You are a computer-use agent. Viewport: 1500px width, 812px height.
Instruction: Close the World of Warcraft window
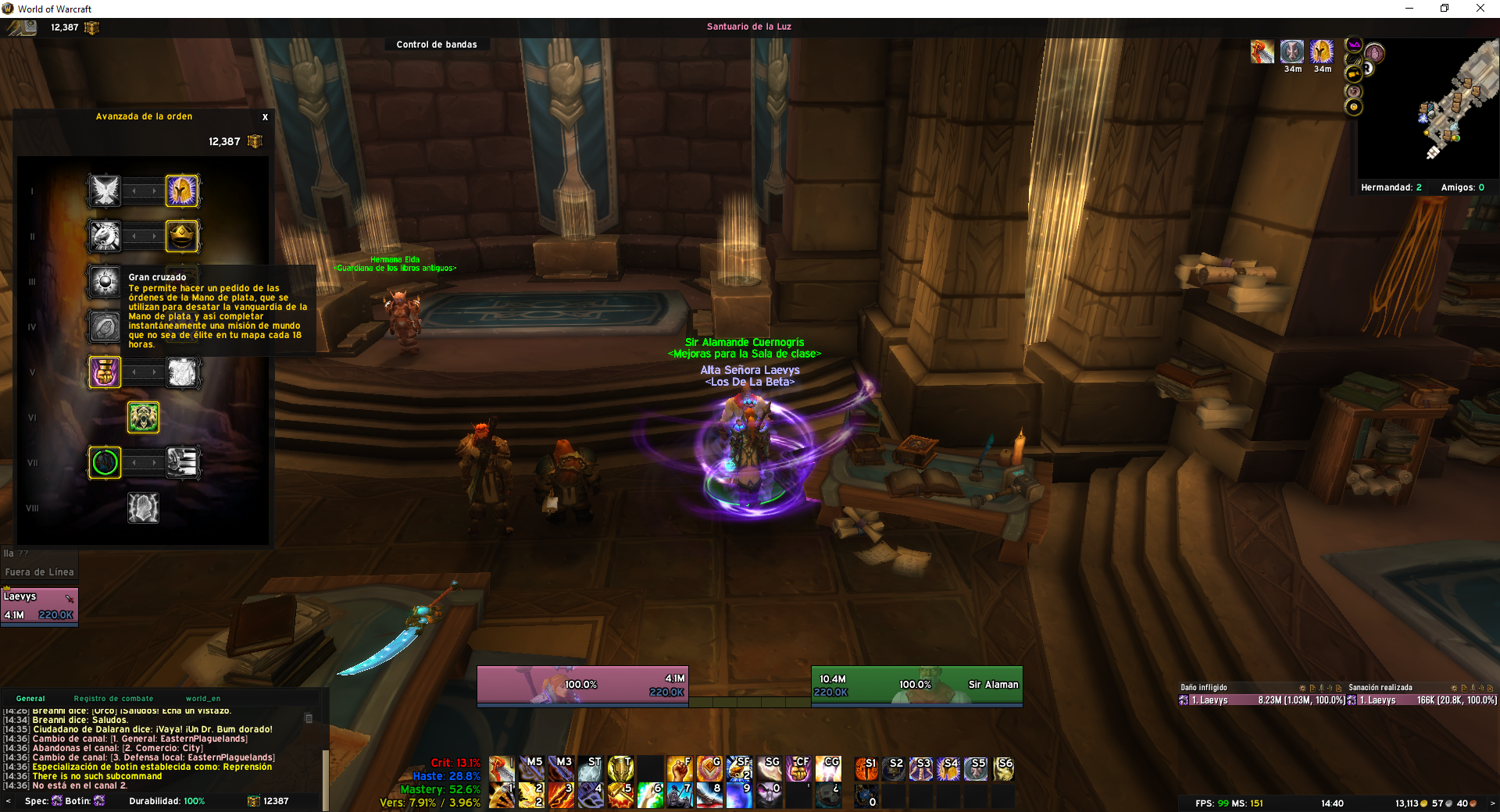click(x=1480, y=9)
